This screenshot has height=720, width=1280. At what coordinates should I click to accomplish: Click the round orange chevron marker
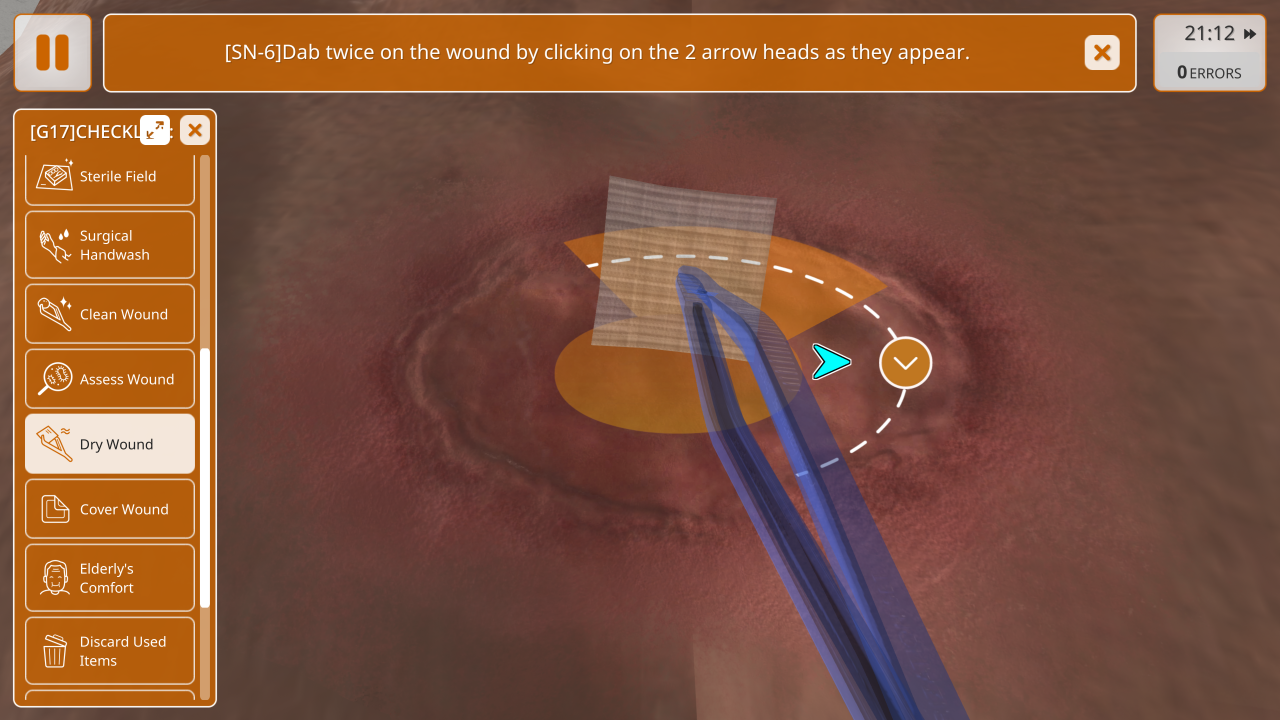(905, 363)
